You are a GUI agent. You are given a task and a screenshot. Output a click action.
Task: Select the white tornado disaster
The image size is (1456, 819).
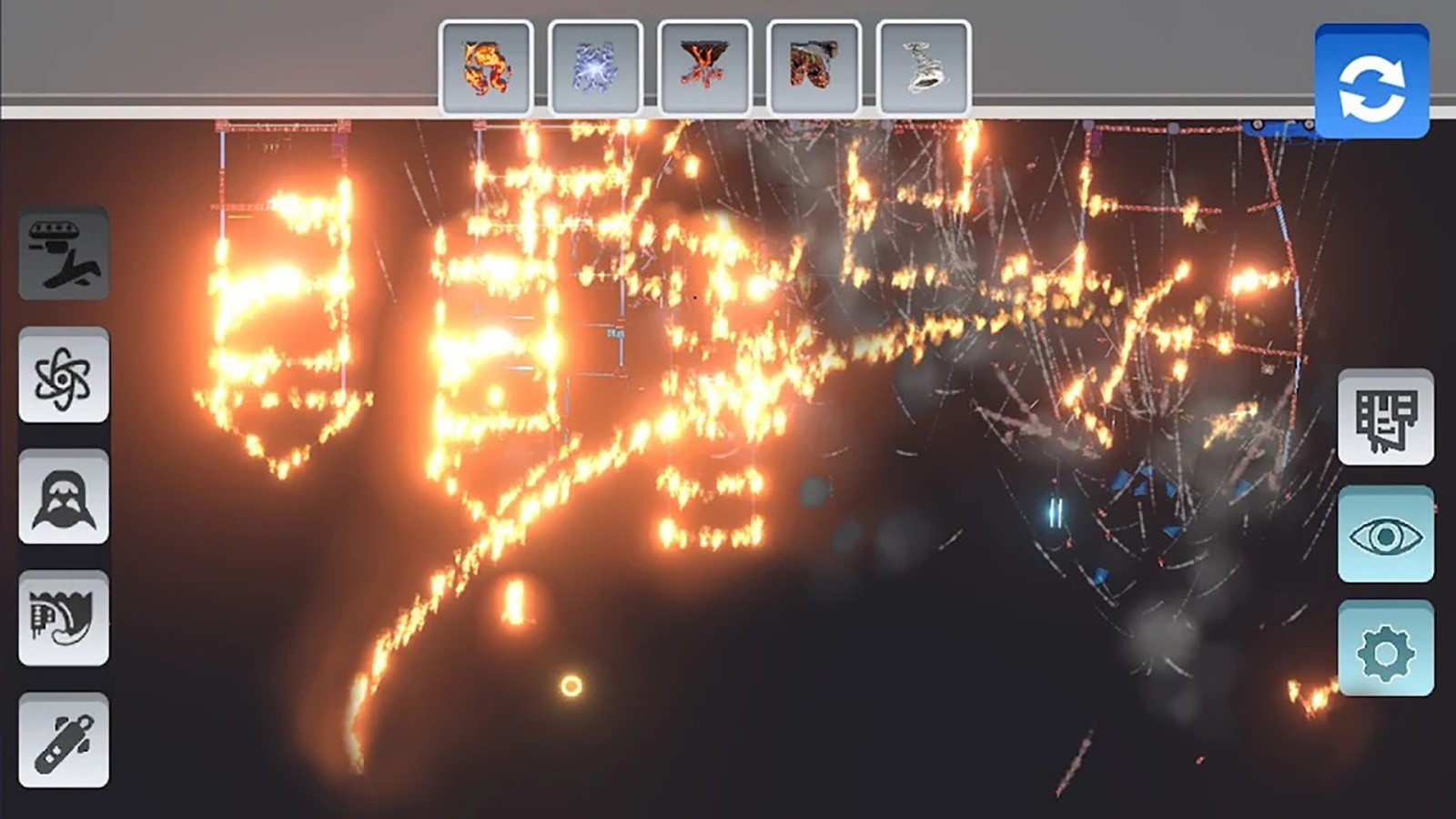pyautogui.click(x=923, y=68)
